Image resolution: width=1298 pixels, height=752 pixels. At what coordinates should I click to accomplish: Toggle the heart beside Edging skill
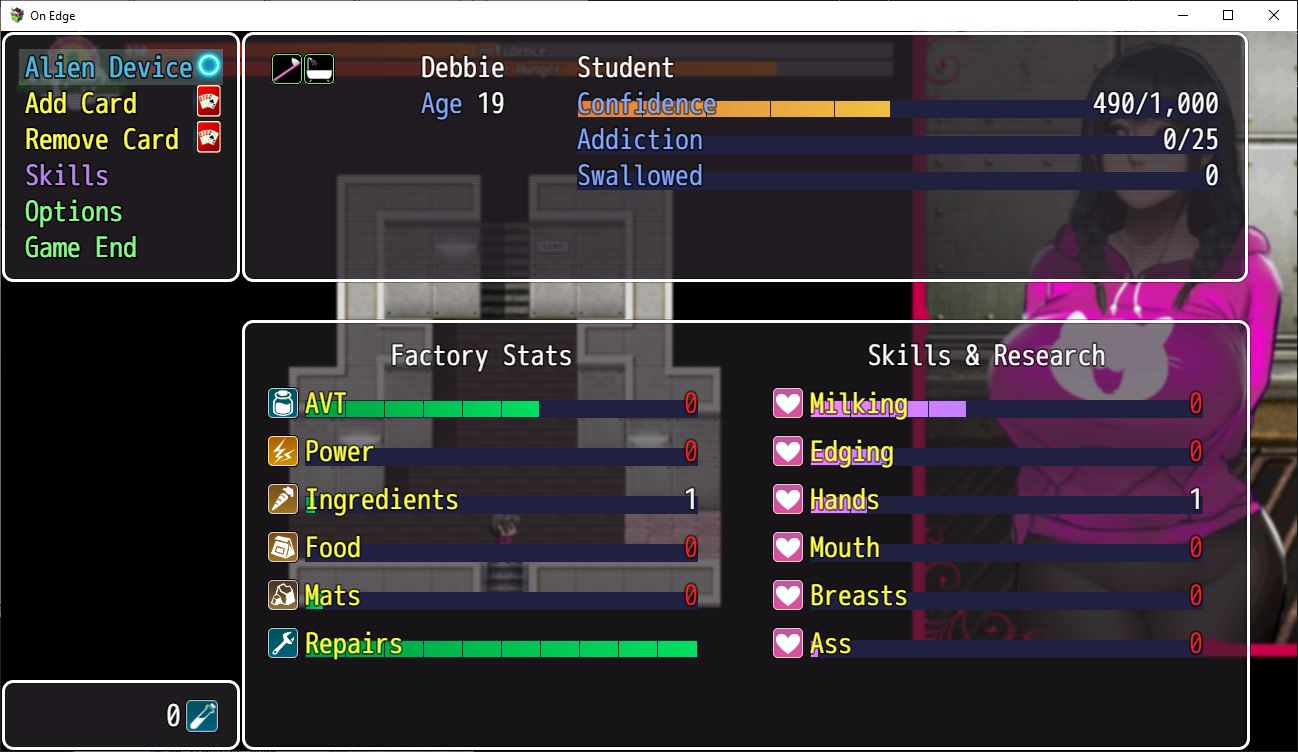coord(788,451)
